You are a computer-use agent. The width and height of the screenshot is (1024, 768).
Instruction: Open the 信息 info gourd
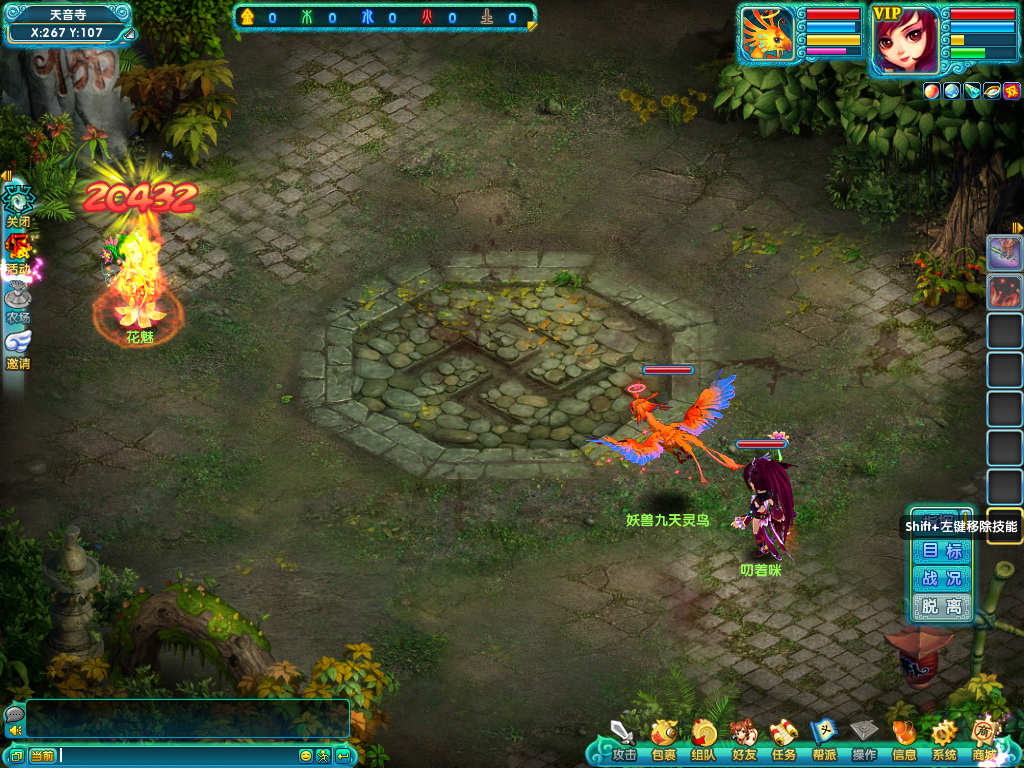click(904, 738)
